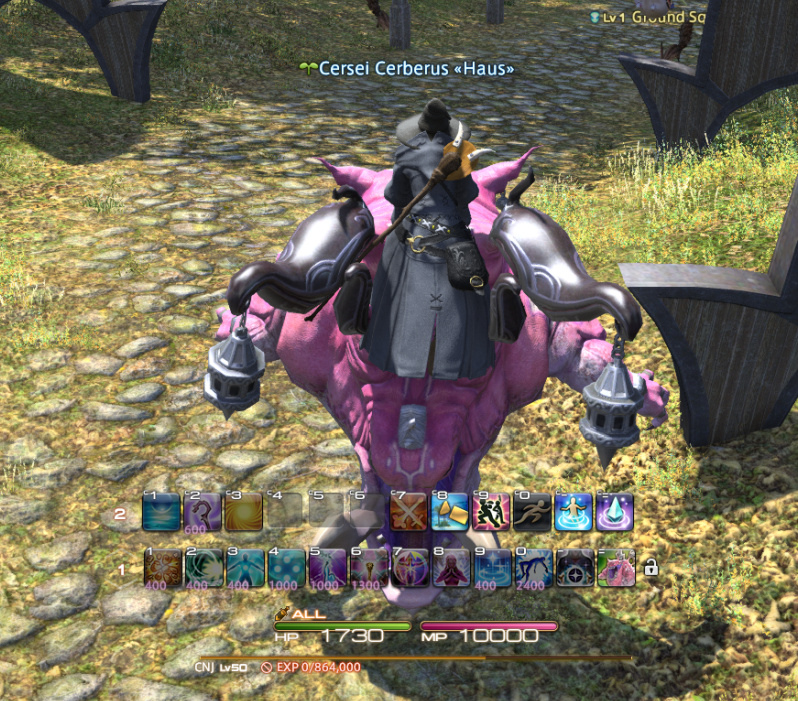Summon the pink mount from the hotbar
The width and height of the screenshot is (798, 701).
click(616, 567)
